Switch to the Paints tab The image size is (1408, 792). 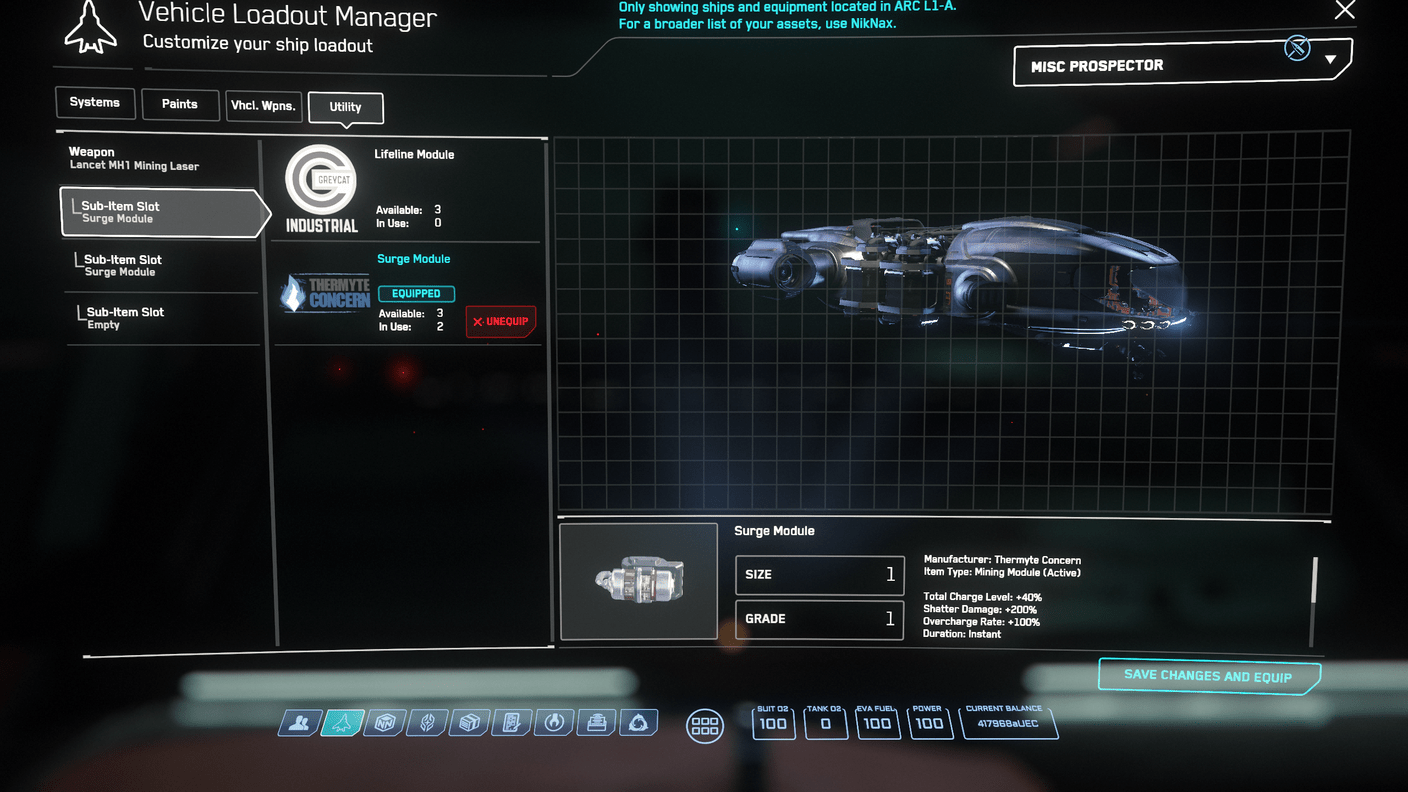(x=180, y=104)
